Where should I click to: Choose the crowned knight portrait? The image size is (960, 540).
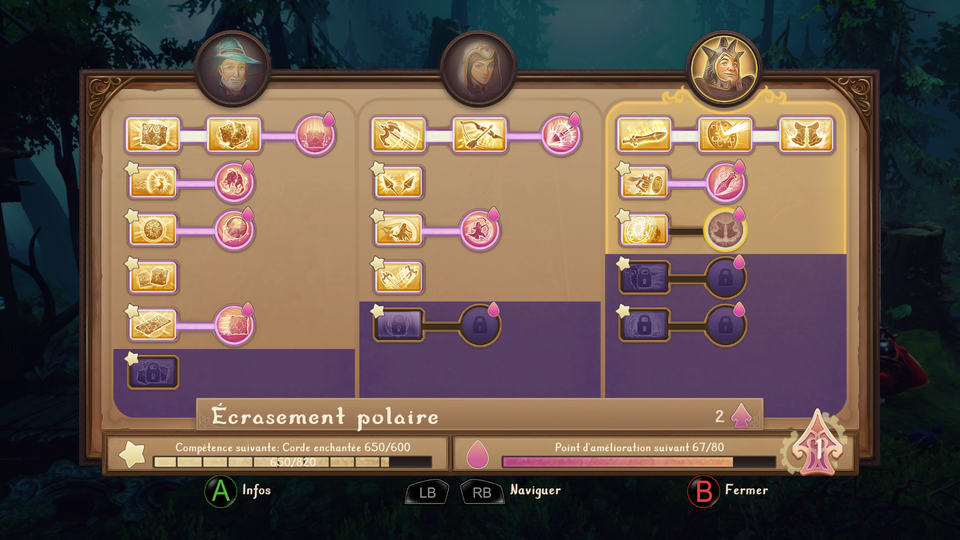point(723,68)
